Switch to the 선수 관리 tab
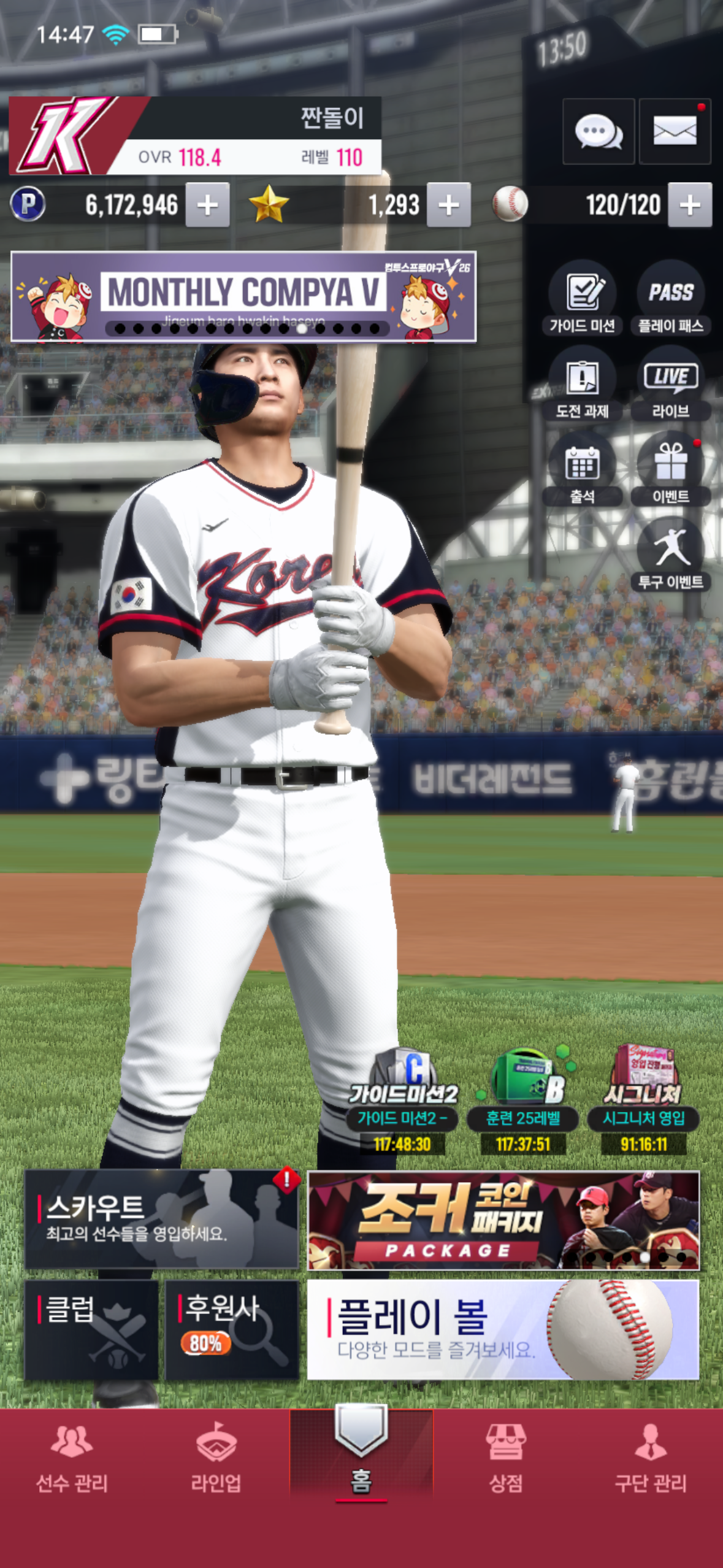 coord(72,1461)
